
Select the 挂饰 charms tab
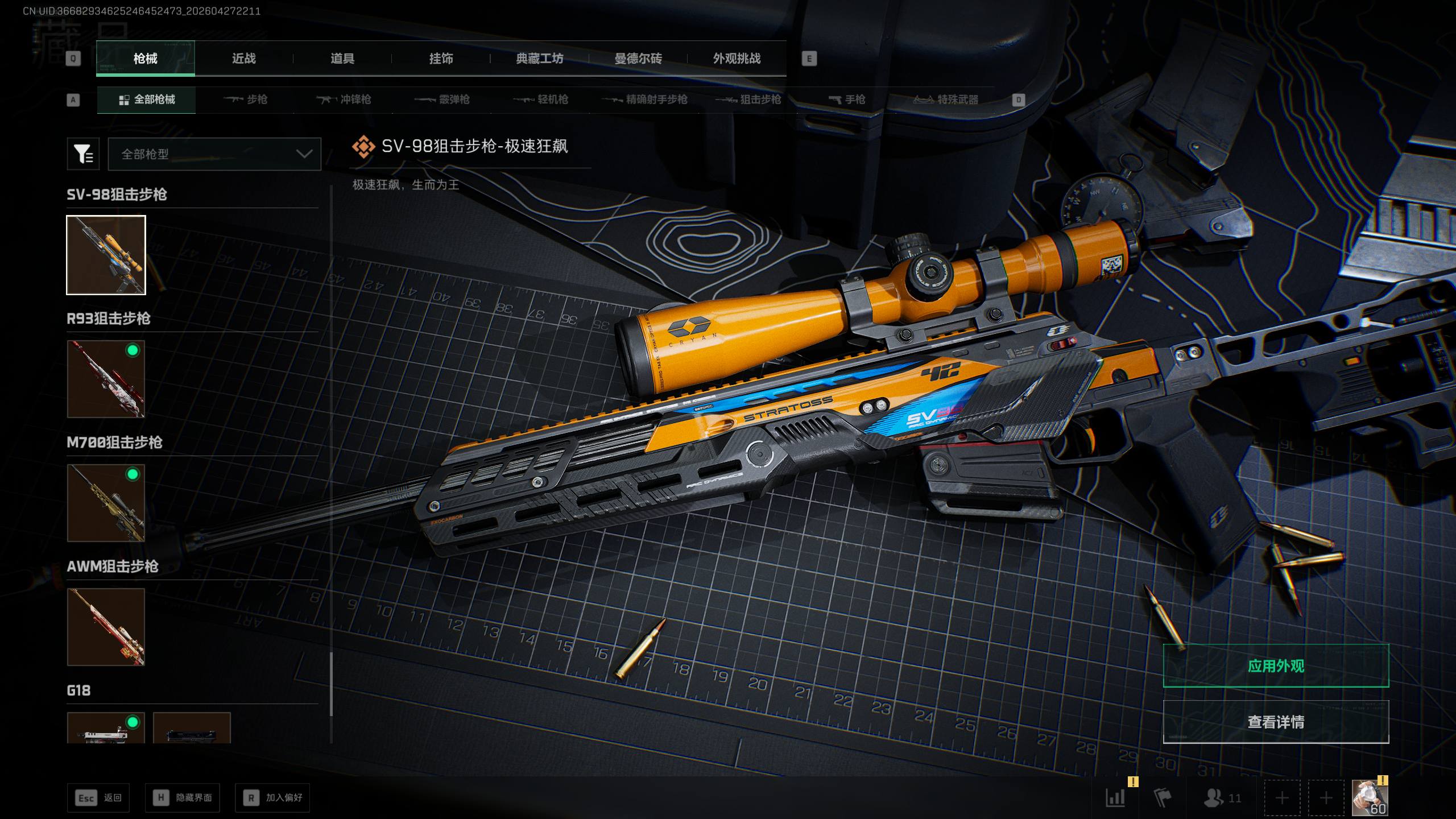441,59
